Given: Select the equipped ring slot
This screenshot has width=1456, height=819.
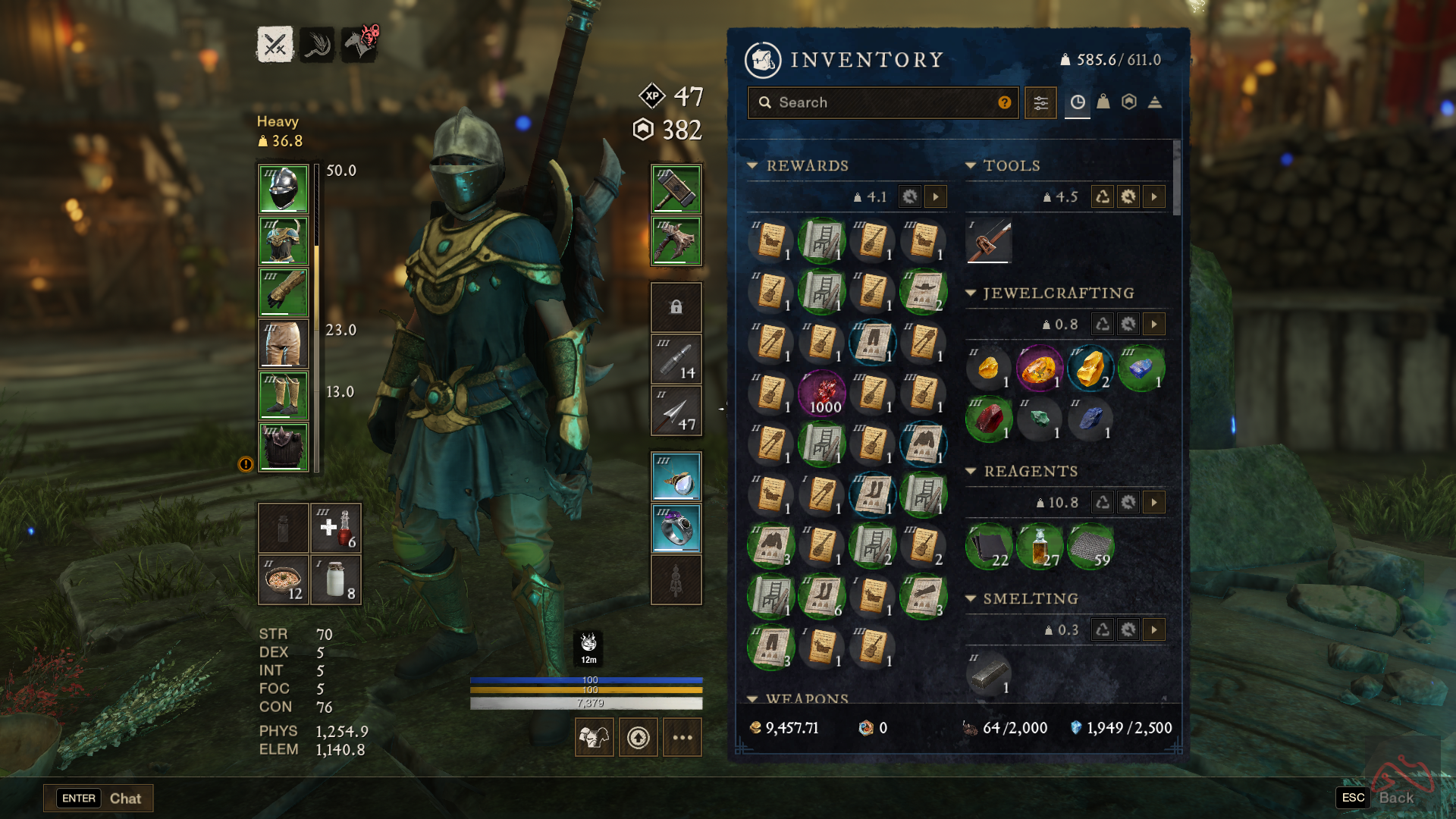Looking at the screenshot, I should coord(676,528).
